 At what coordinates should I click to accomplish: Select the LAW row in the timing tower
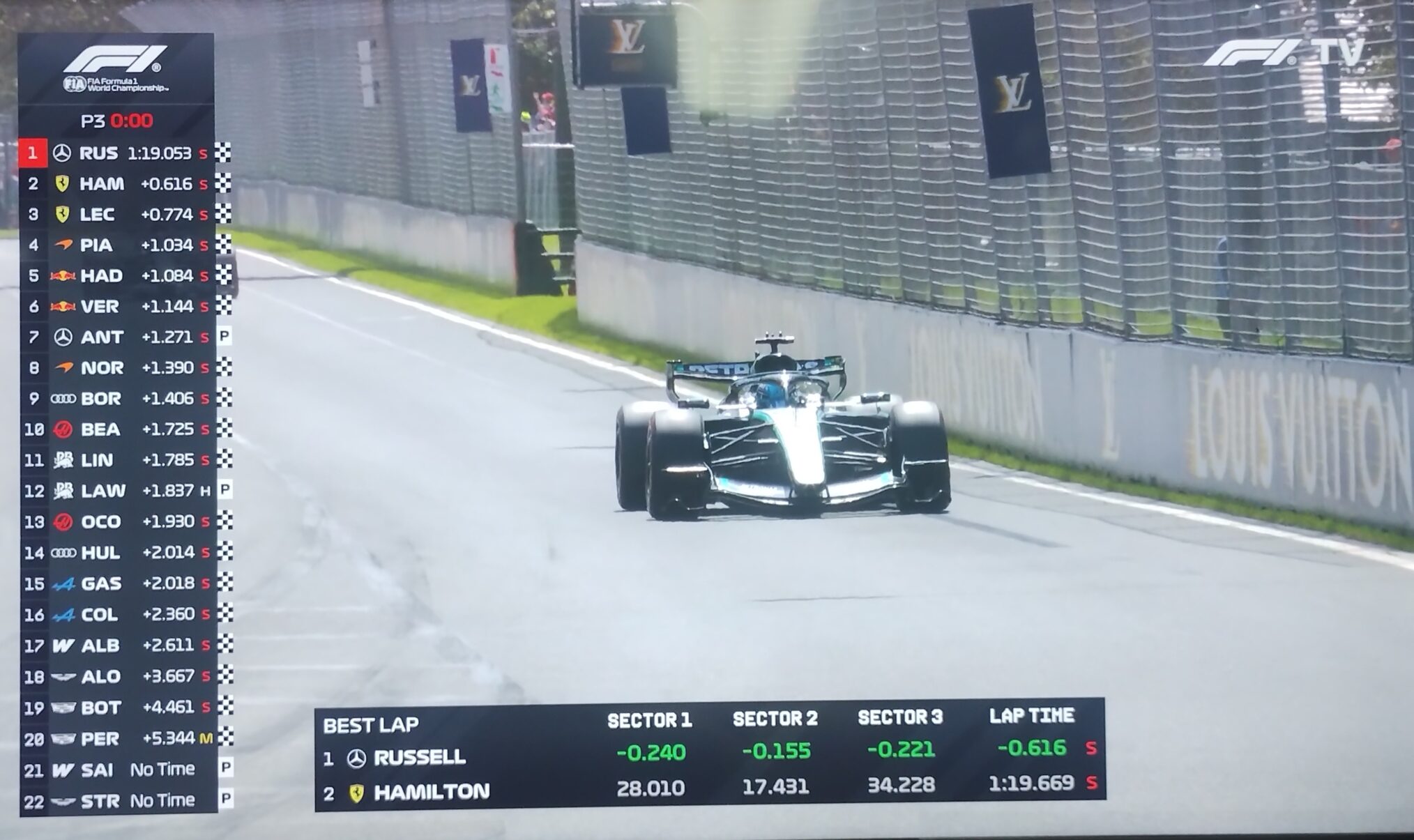point(119,491)
